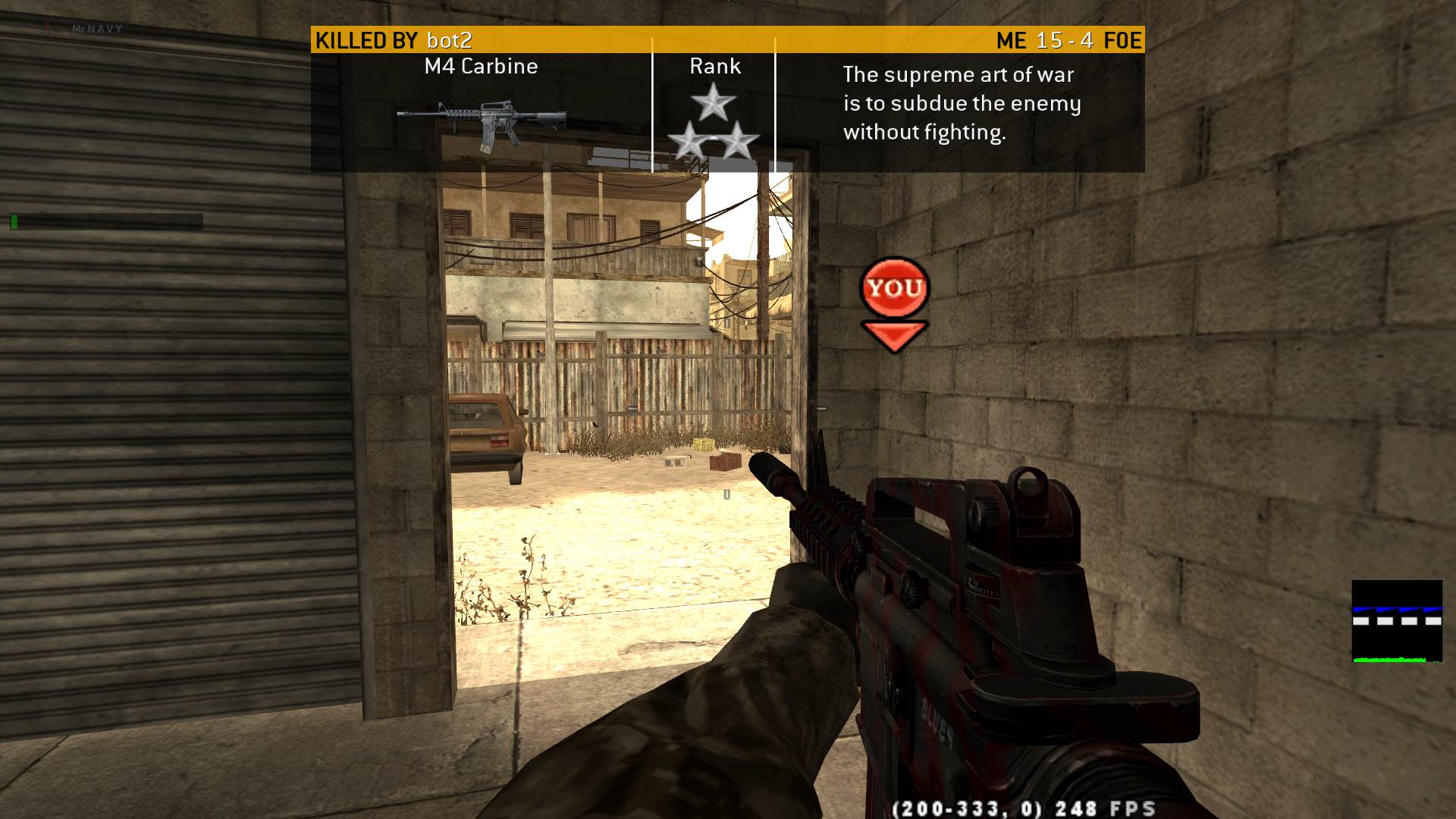Select the three-star rank insignia
Image resolution: width=1456 pixels, height=819 pixels.
[x=713, y=123]
